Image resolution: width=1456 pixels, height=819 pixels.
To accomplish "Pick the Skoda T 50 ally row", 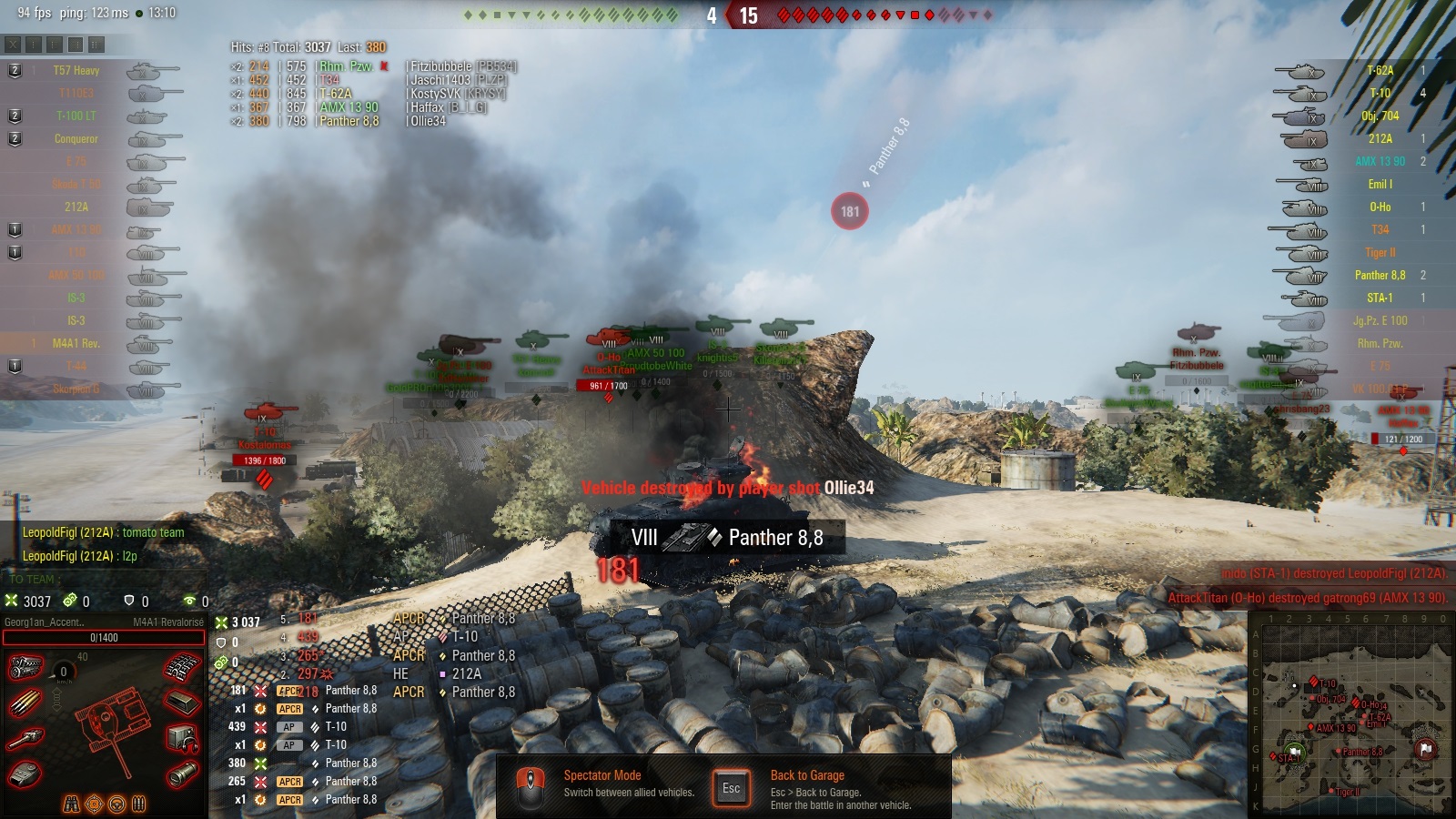I will click(x=76, y=185).
